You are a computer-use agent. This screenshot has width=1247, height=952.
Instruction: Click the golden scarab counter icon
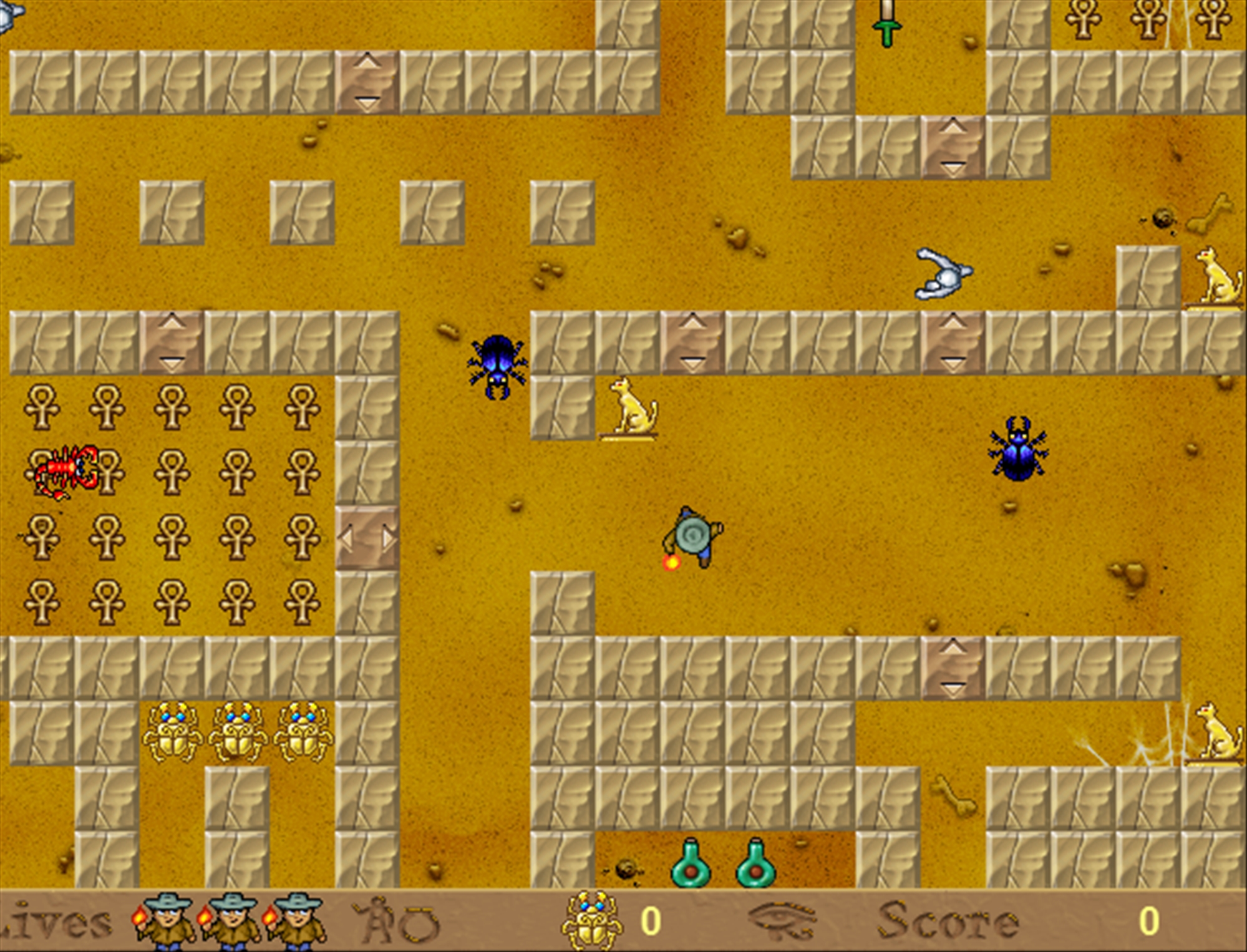591,921
